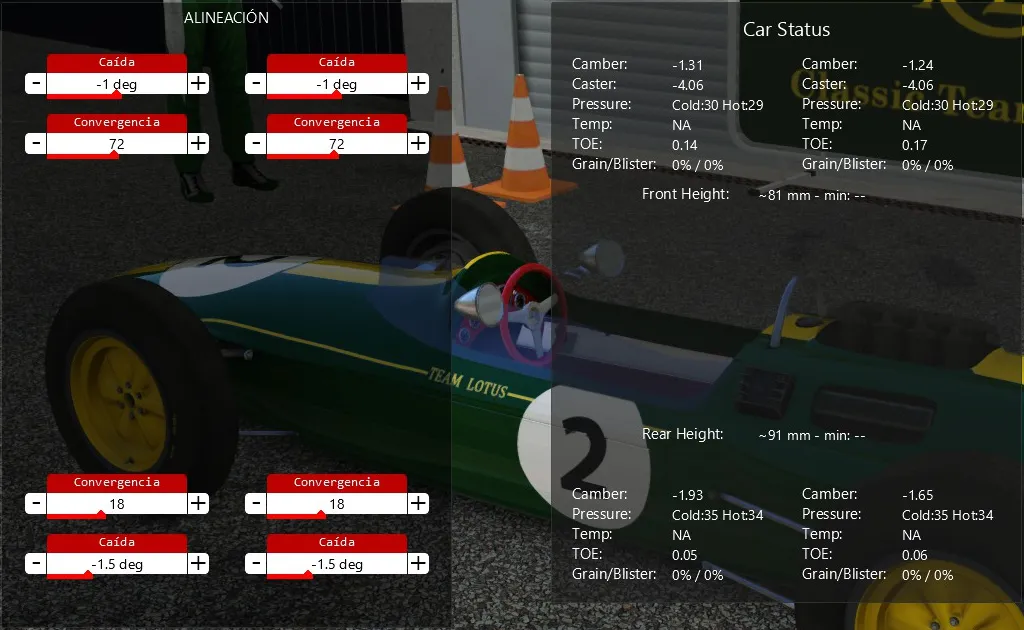
Task: Raise front-left Convergencia above 72
Action: click(199, 144)
